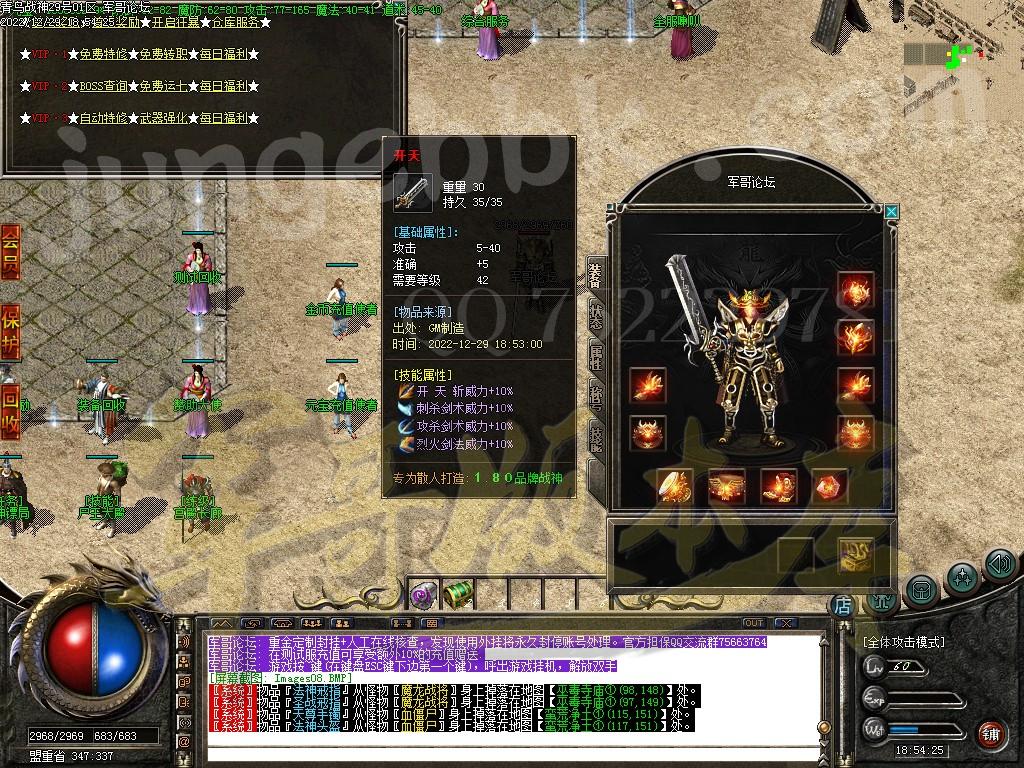
Task: Select the green chest hotbar item
Action: (x=458, y=595)
